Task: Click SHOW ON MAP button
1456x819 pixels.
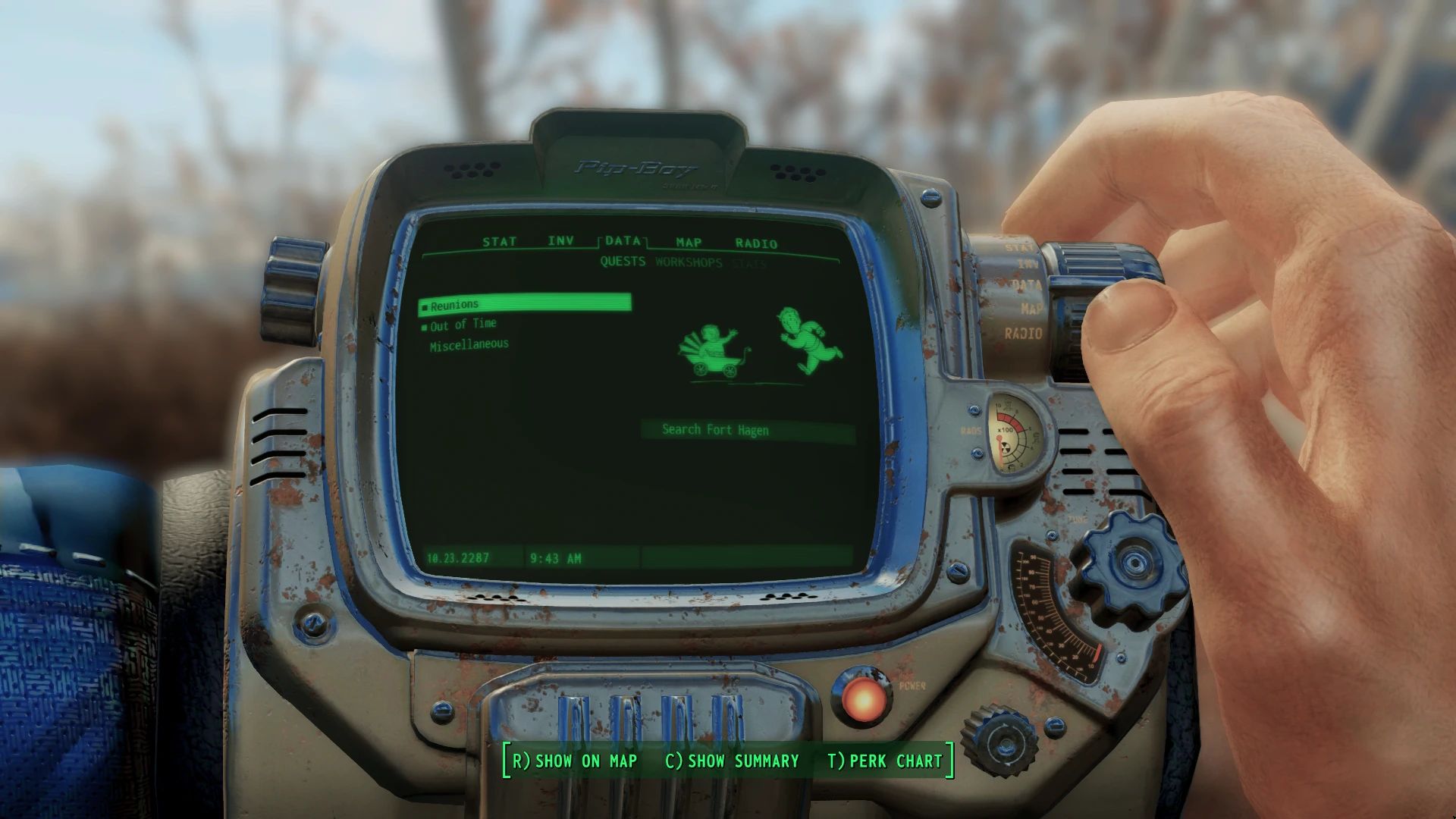Action: coord(575,761)
